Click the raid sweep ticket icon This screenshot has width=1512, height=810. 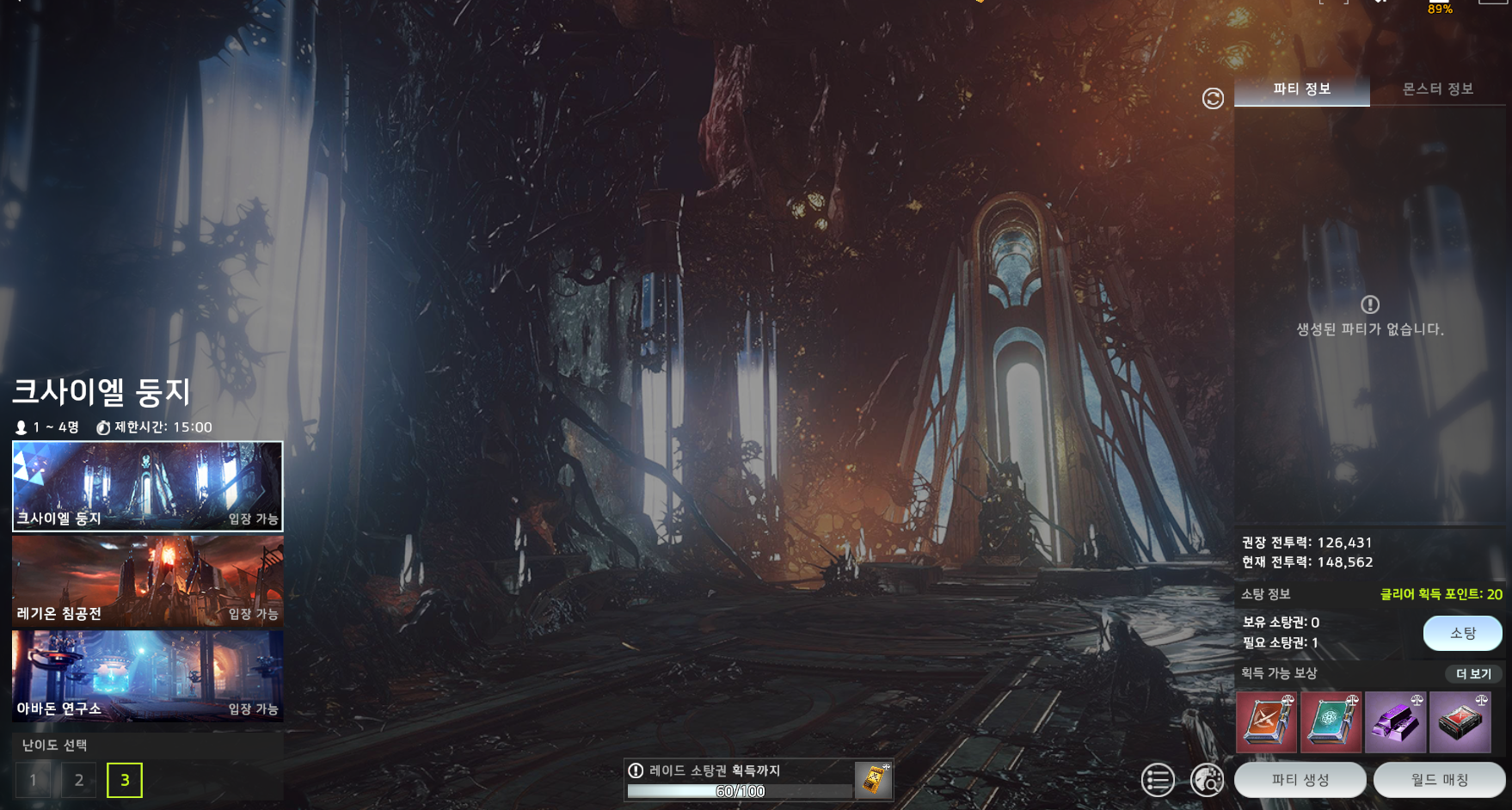coord(874,780)
